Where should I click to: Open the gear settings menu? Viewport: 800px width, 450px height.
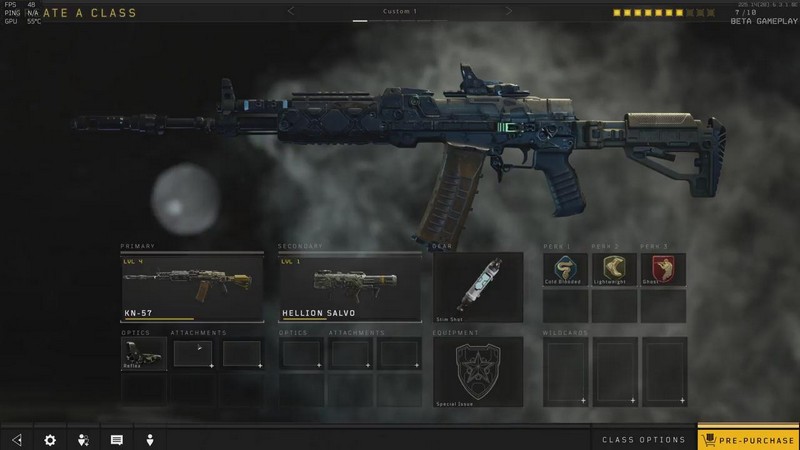[50, 439]
